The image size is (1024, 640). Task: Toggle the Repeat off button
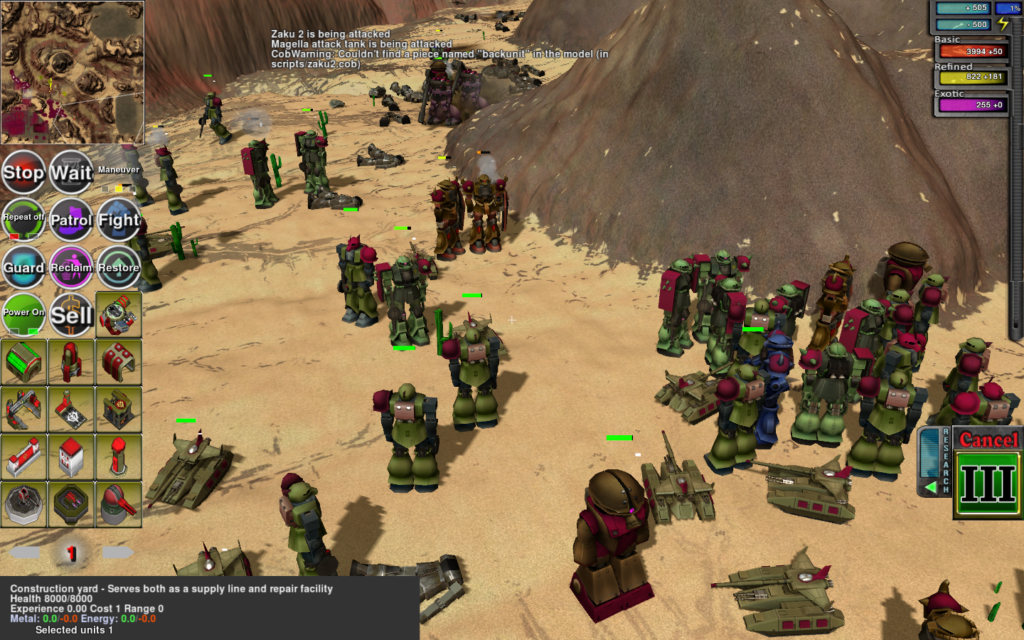(23, 219)
